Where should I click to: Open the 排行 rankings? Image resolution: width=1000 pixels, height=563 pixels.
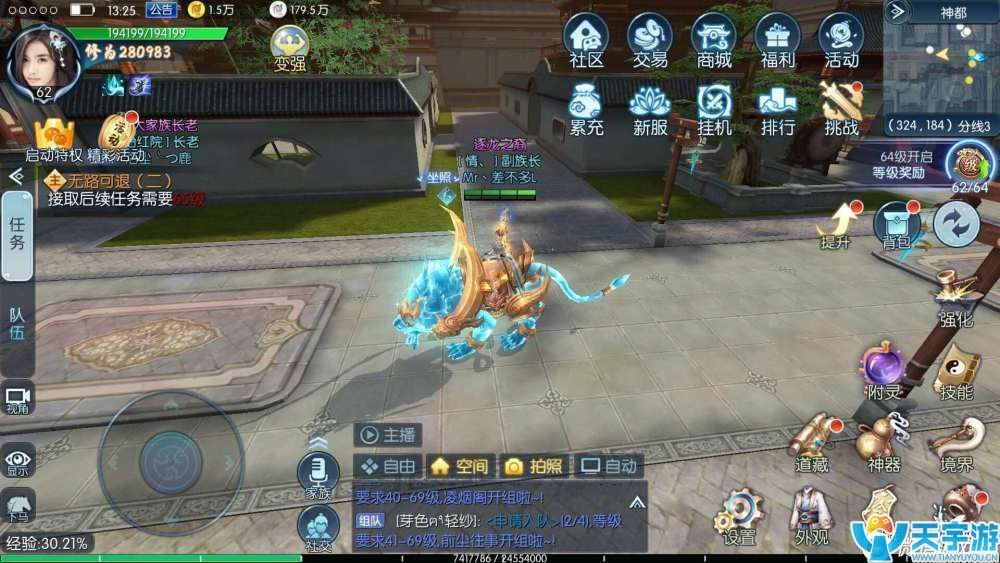click(777, 107)
